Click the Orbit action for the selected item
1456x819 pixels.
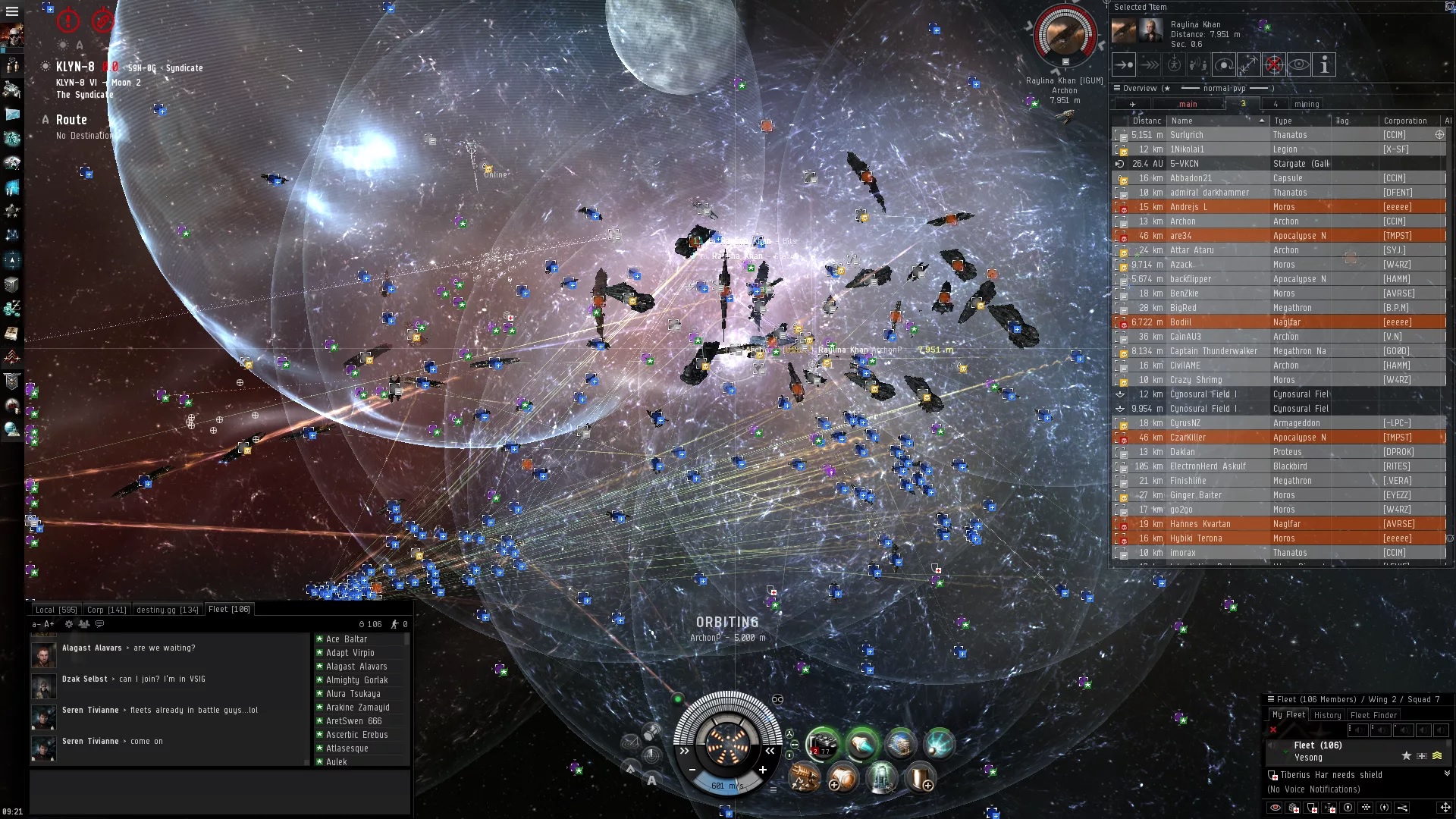pyautogui.click(x=1224, y=65)
